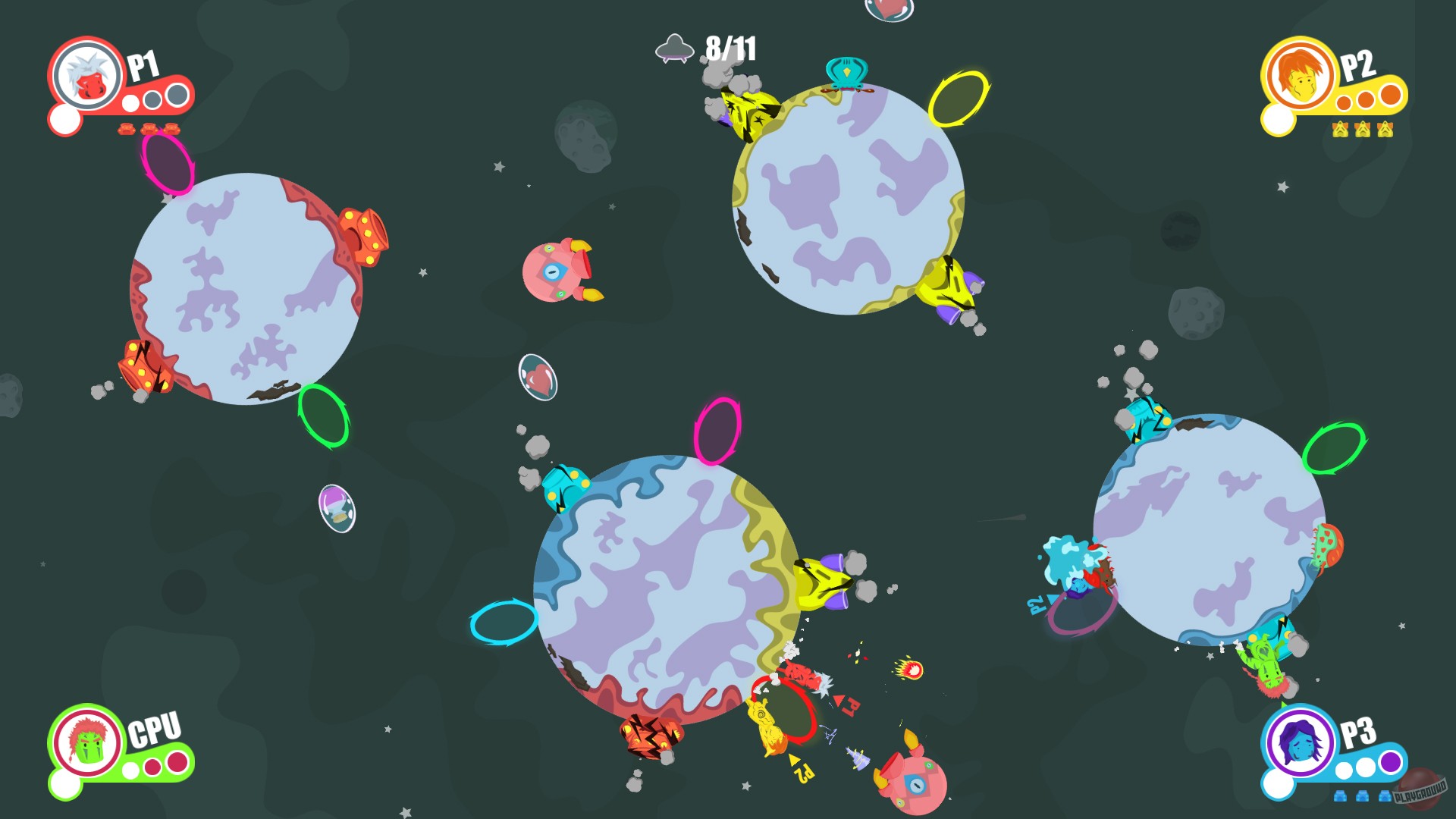The image size is (1456, 819).
Task: Click the UFO icon next to 8/11 counter
Action: point(673,50)
